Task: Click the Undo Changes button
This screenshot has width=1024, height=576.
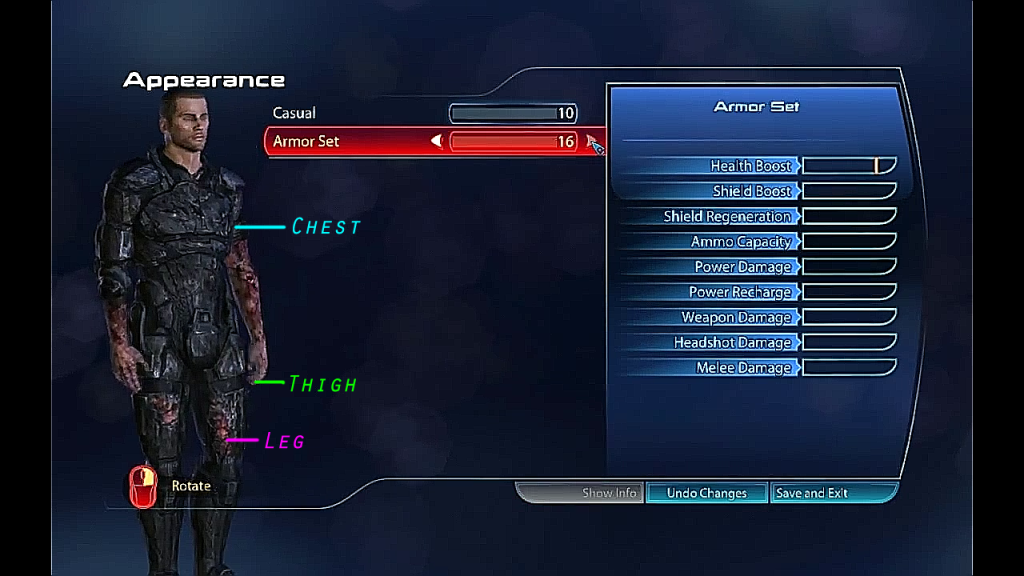Action: point(706,493)
